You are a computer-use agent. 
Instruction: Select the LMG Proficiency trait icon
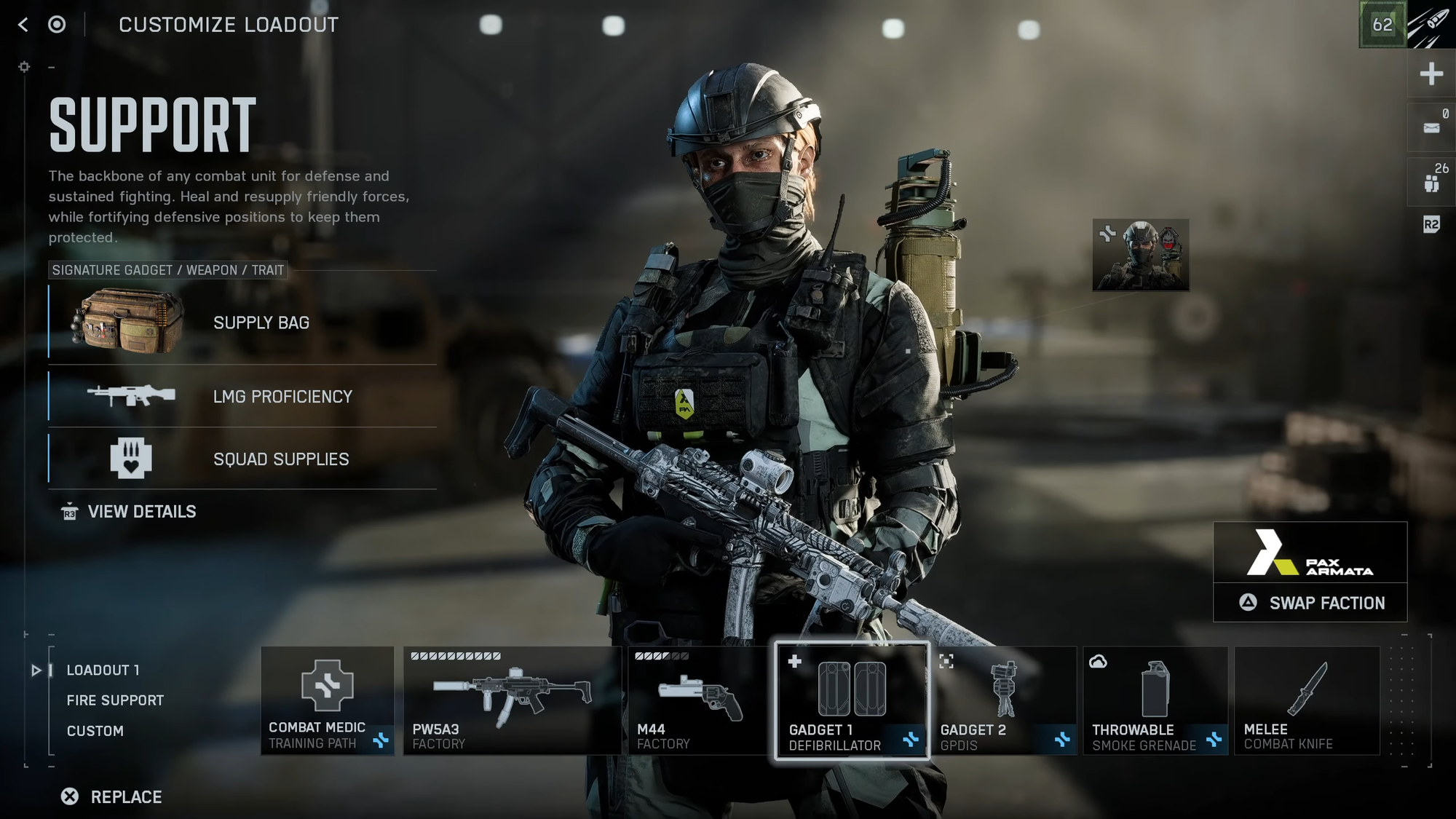[131, 396]
